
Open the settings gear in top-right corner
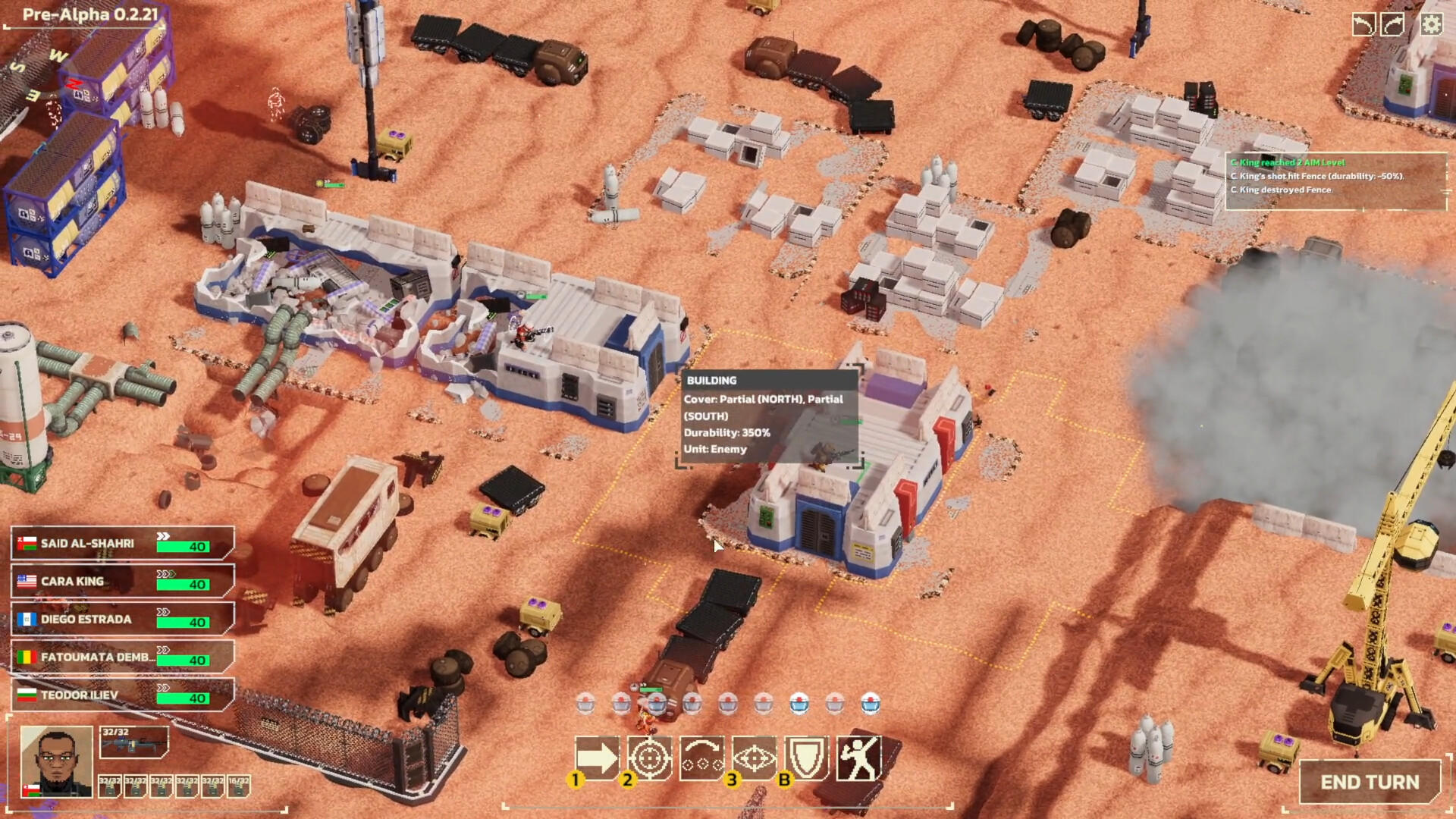click(x=1431, y=25)
